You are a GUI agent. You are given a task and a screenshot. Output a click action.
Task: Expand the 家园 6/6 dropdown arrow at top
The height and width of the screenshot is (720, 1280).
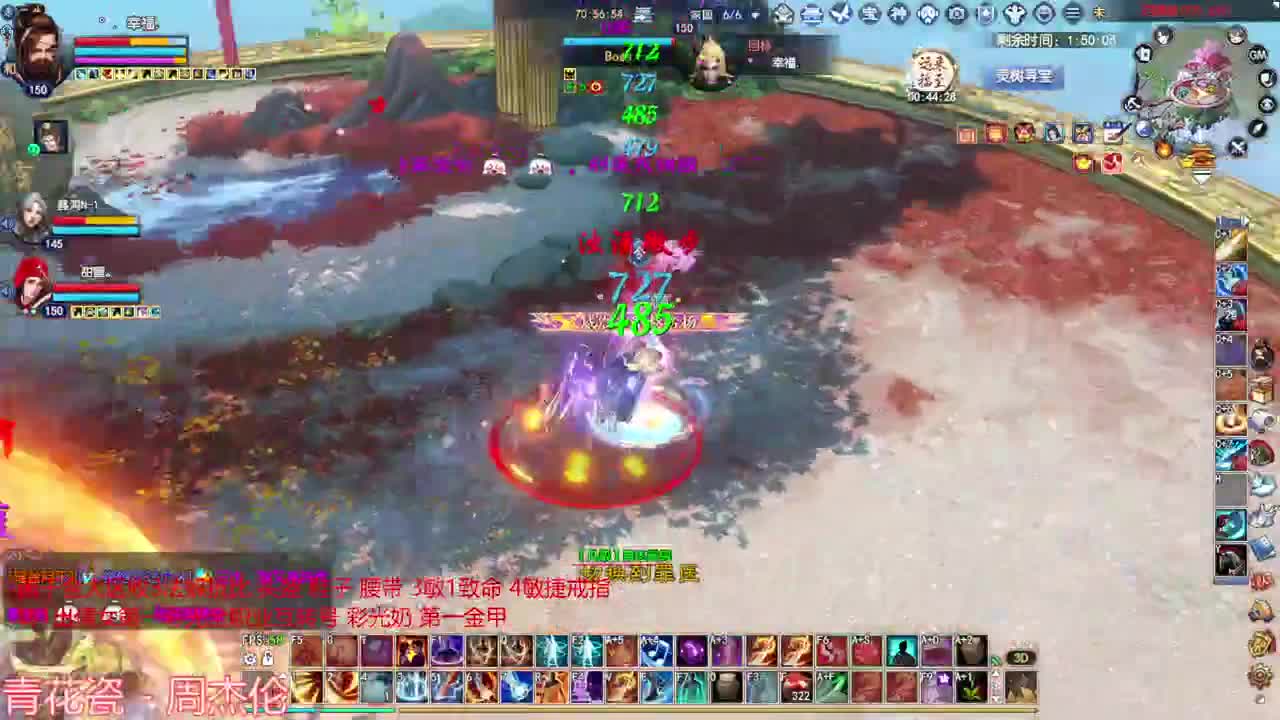tap(755, 15)
